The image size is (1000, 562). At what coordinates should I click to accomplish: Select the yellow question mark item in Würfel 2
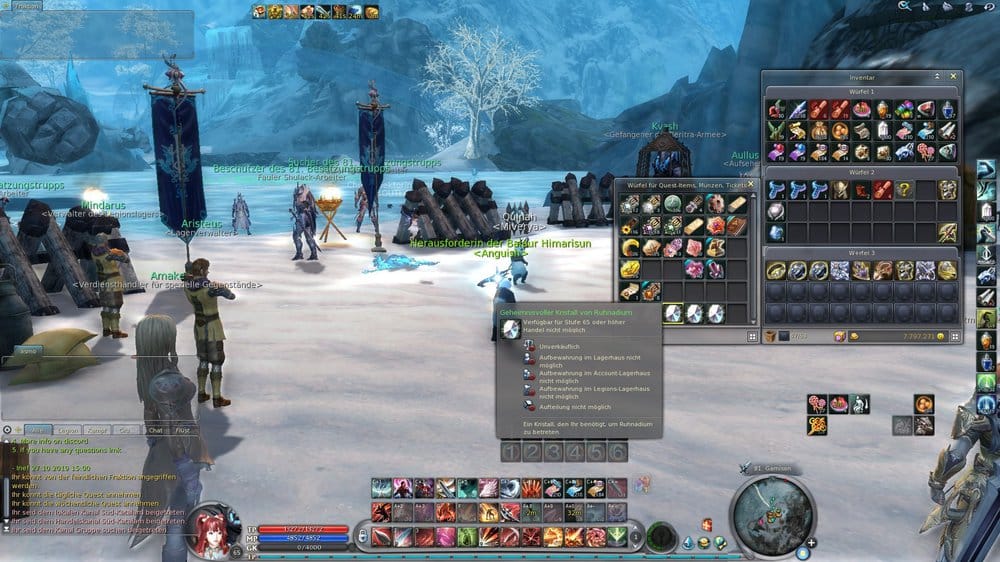904,189
